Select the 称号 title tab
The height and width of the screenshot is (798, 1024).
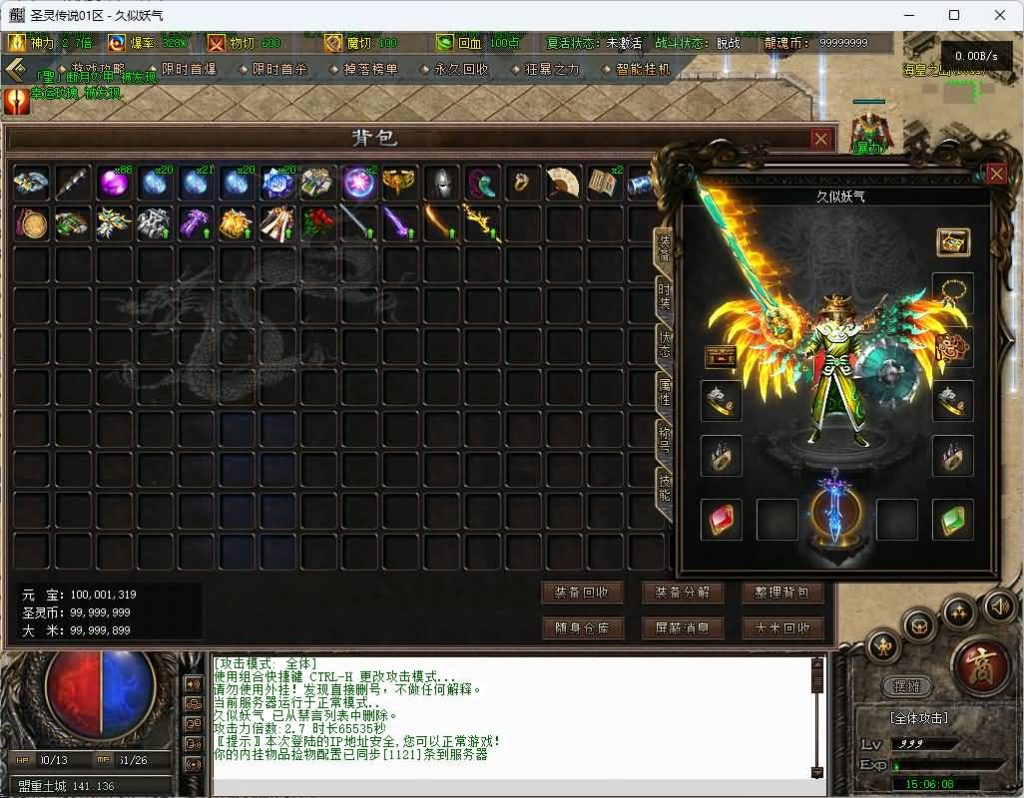tap(664, 438)
